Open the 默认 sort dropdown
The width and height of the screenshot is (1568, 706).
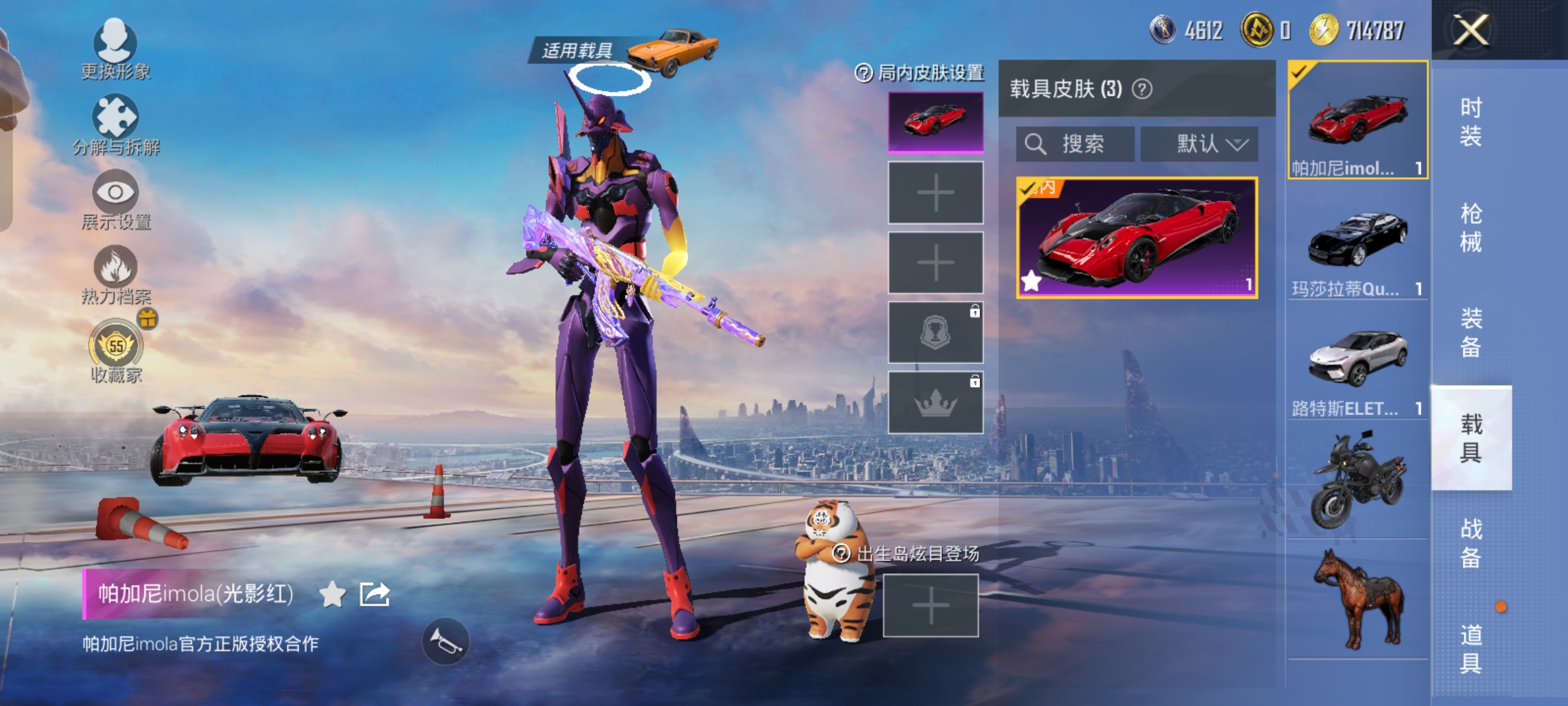click(x=1200, y=144)
